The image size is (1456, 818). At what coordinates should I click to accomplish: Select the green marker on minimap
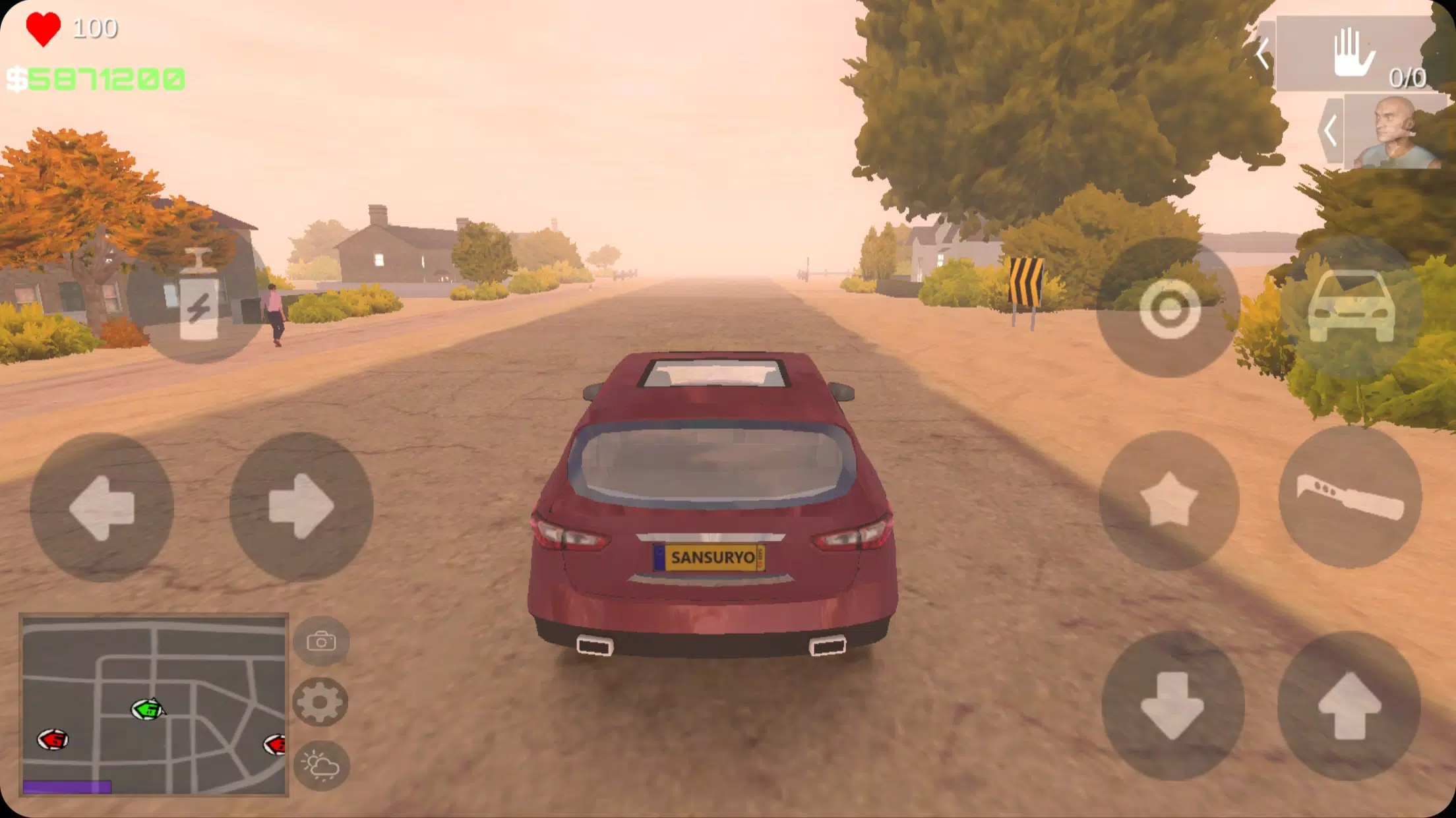pyautogui.click(x=147, y=709)
